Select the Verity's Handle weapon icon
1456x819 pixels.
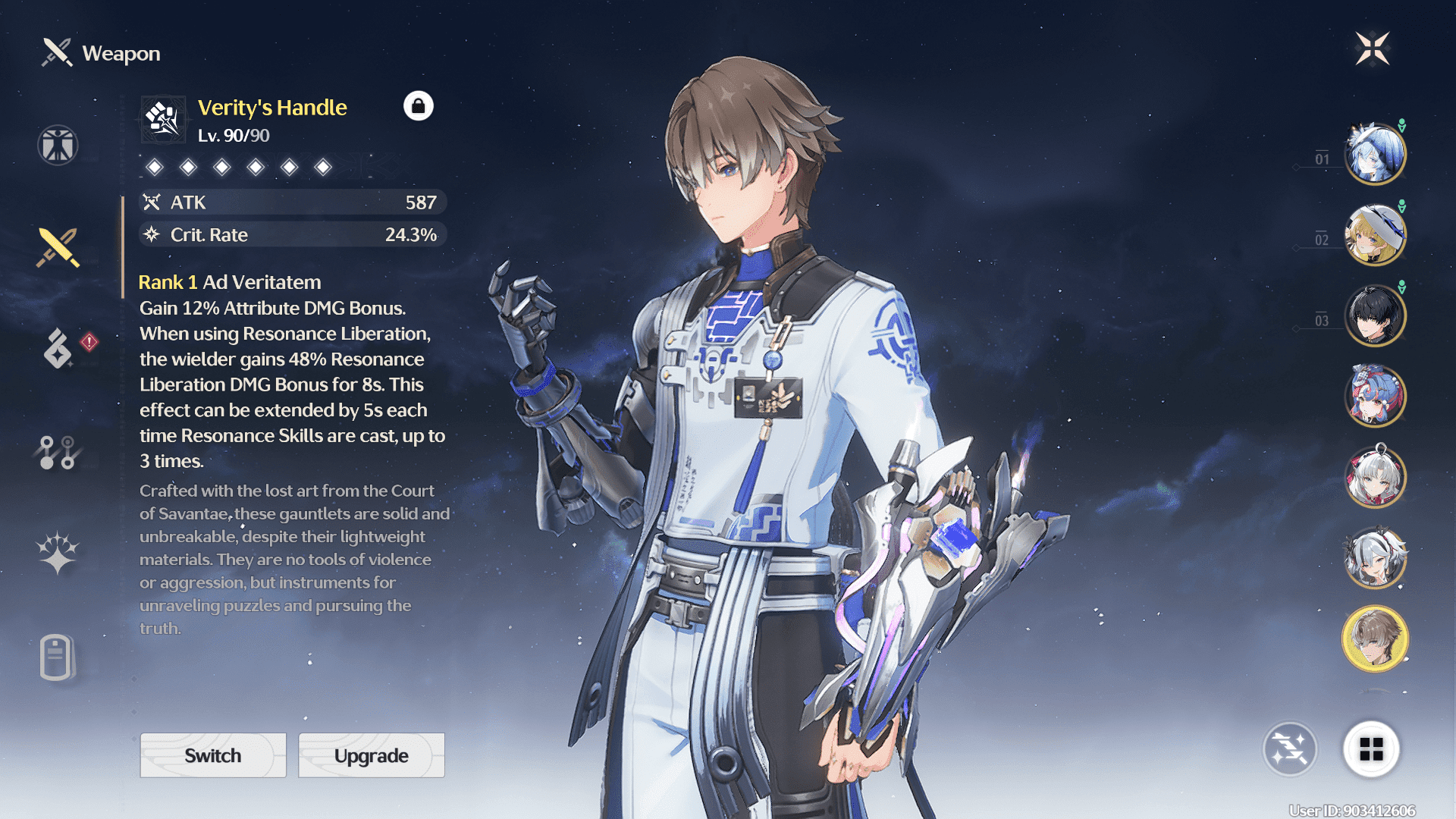point(163,119)
